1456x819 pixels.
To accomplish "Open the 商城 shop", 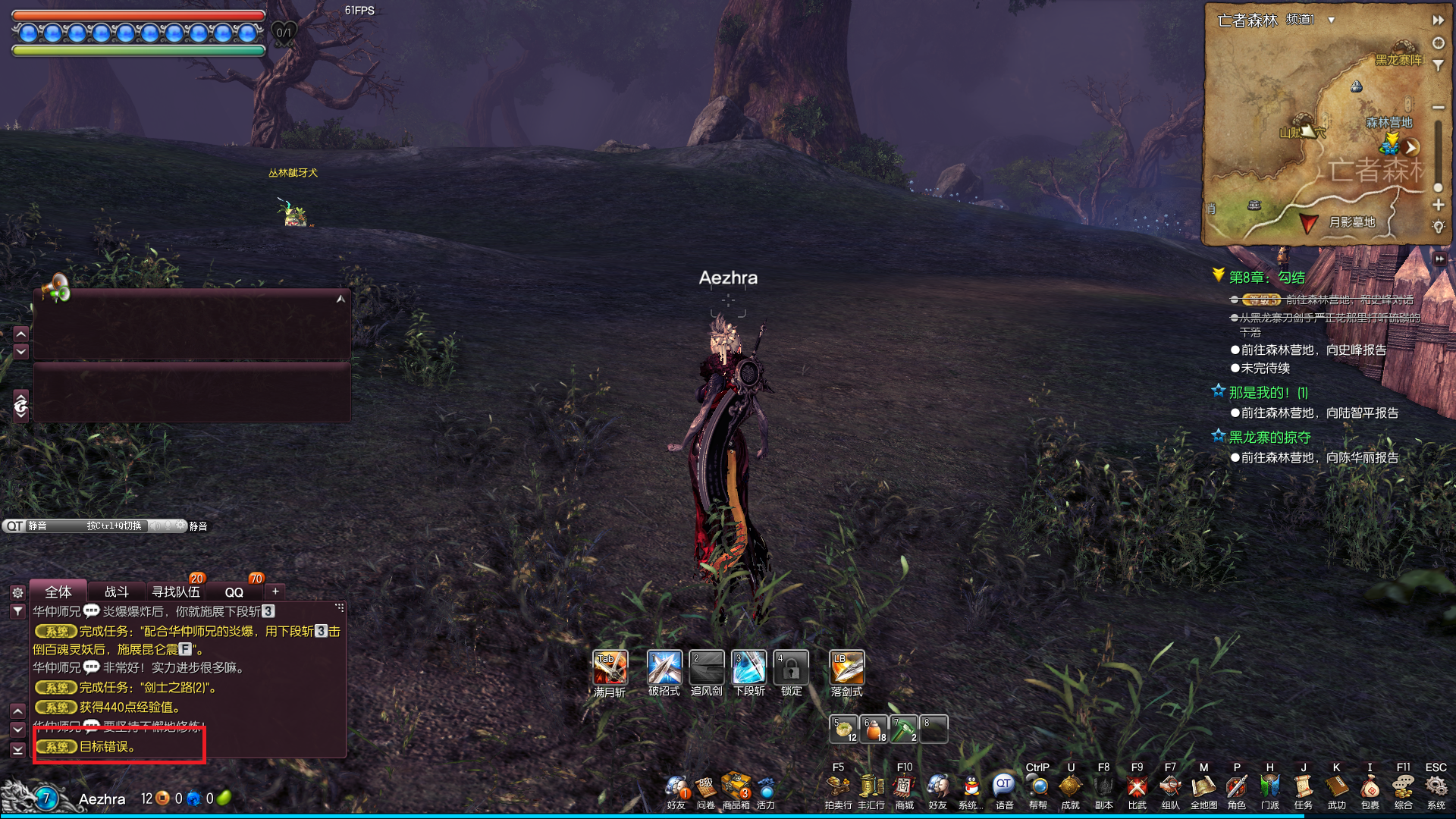I will coord(904,787).
